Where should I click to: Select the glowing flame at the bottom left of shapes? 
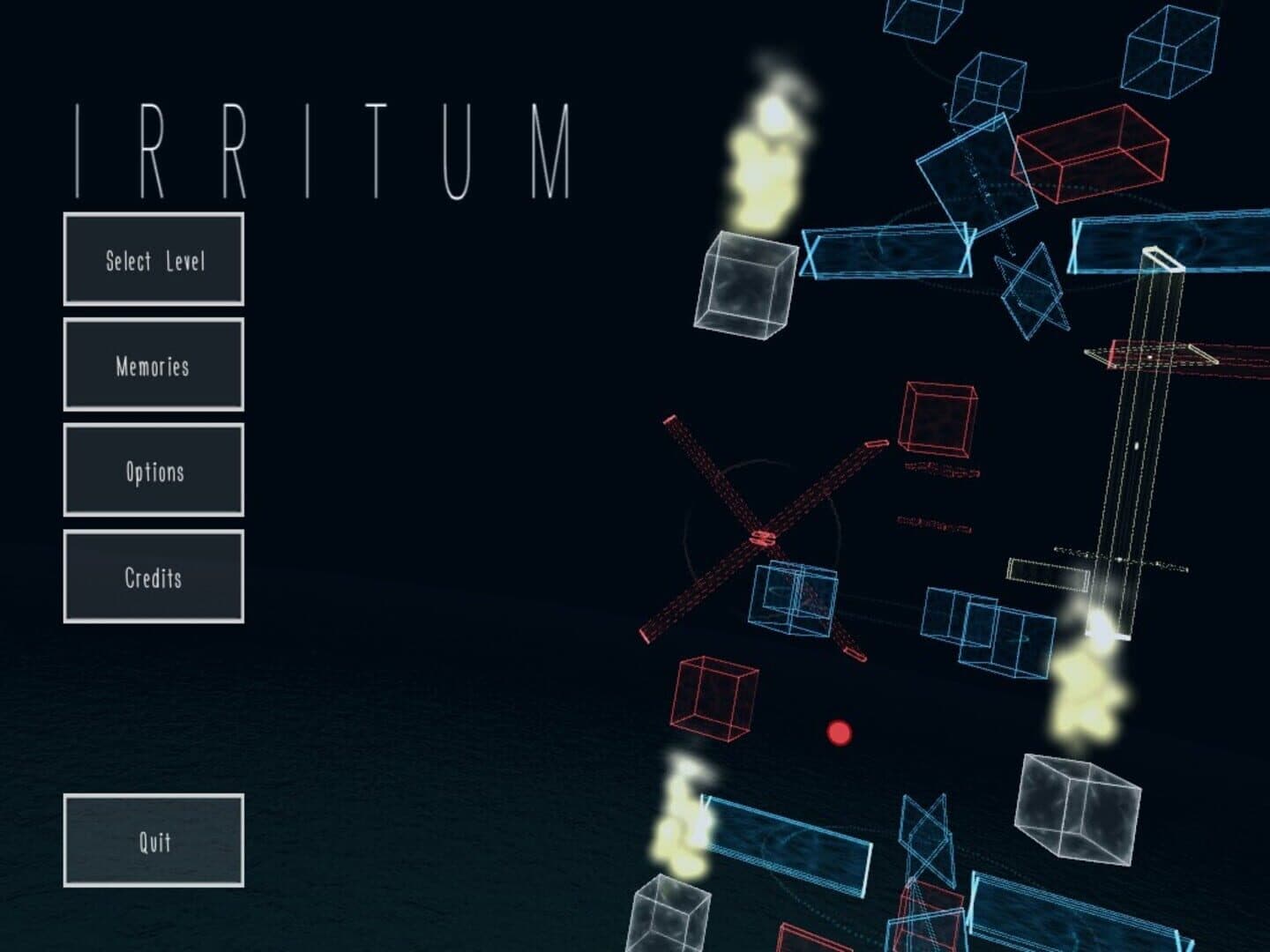(684, 824)
